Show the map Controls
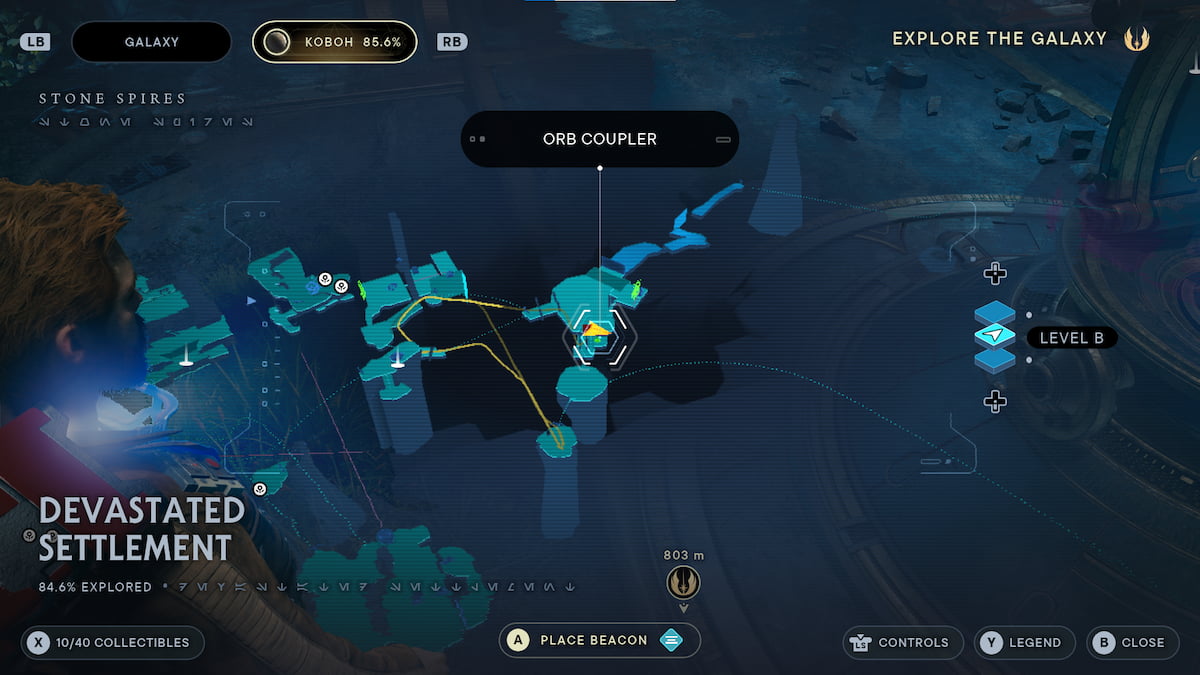Screen dimensions: 1200x675 click(x=903, y=642)
